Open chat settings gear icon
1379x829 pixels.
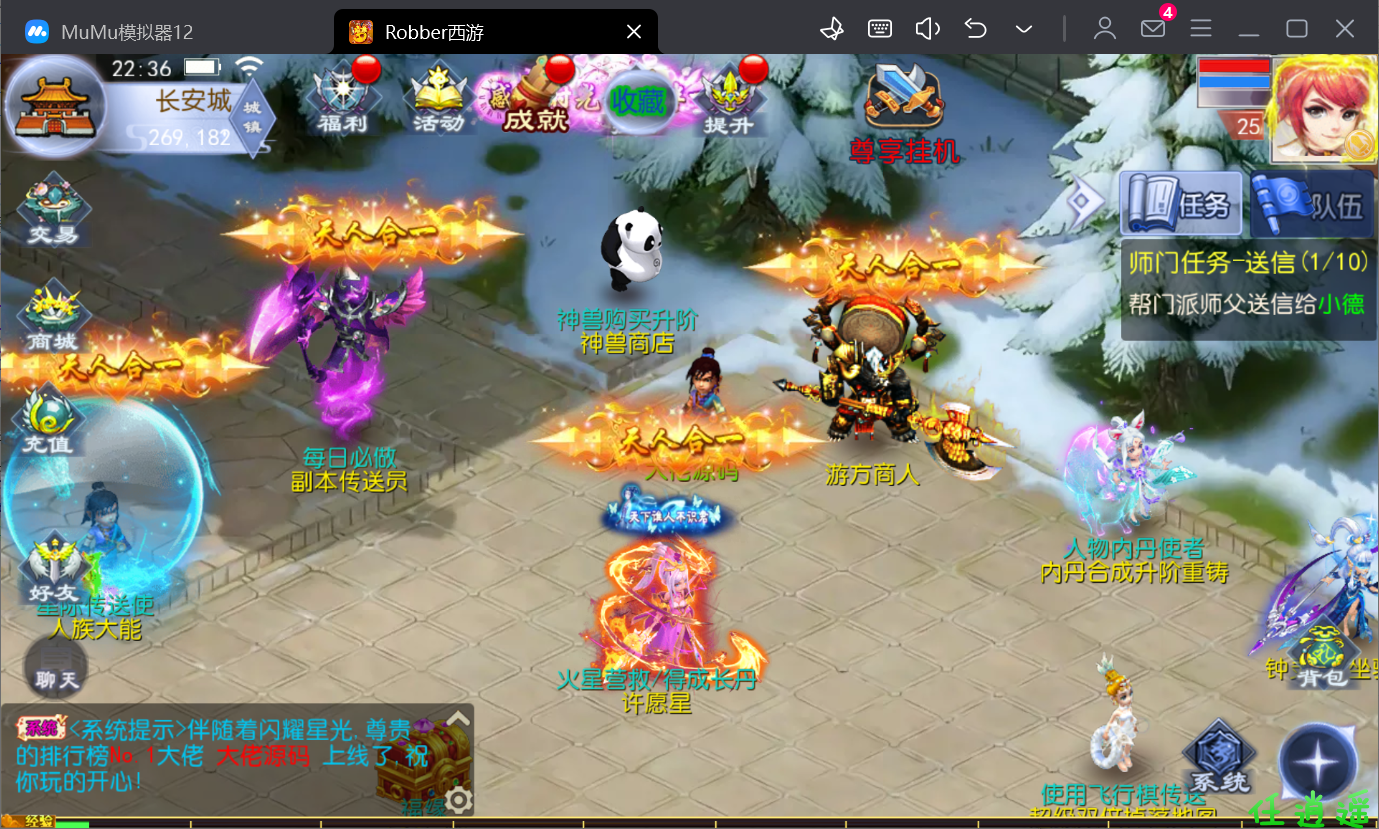coord(459,799)
